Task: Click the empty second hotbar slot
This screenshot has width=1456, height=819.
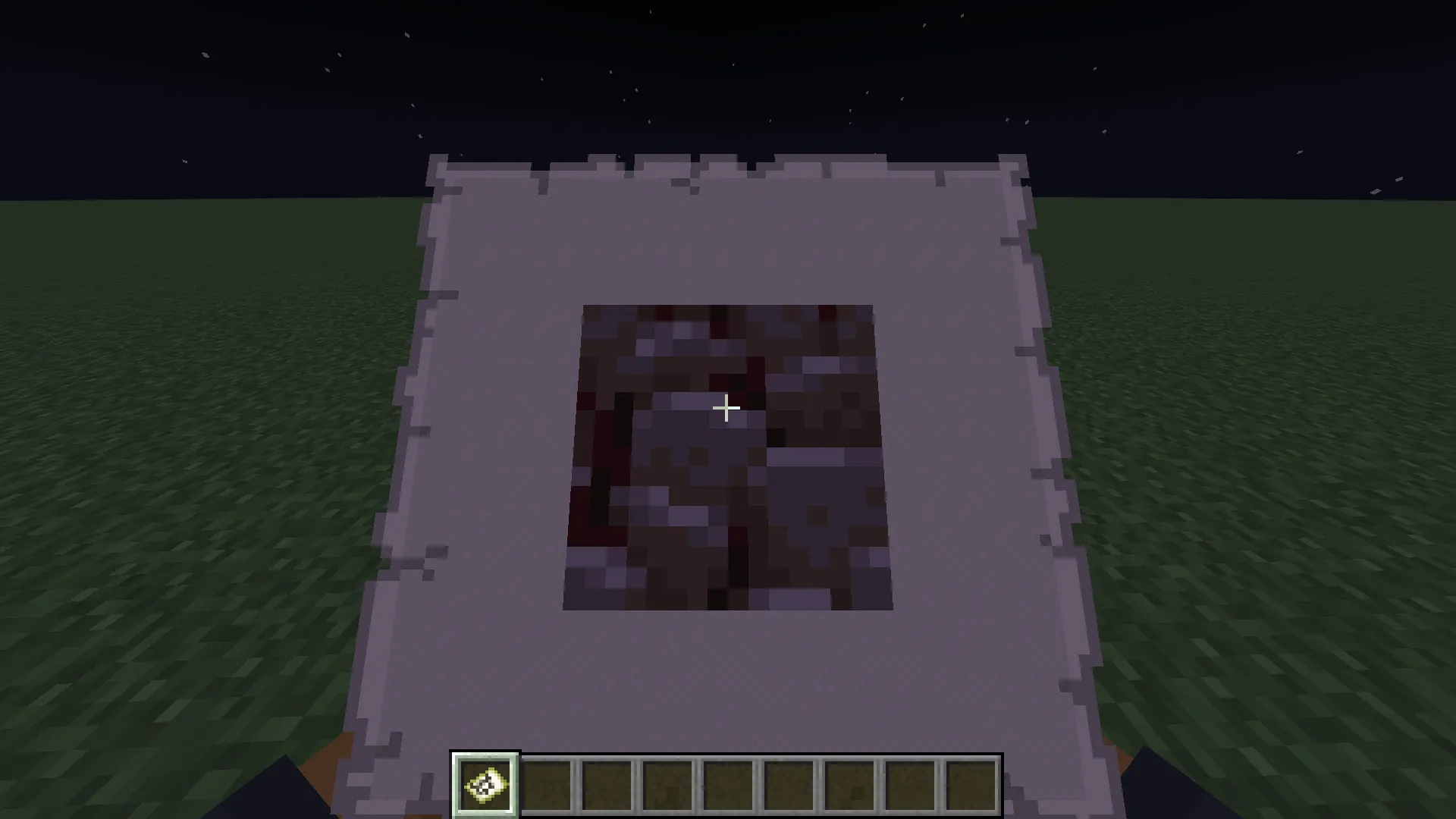Action: click(547, 785)
